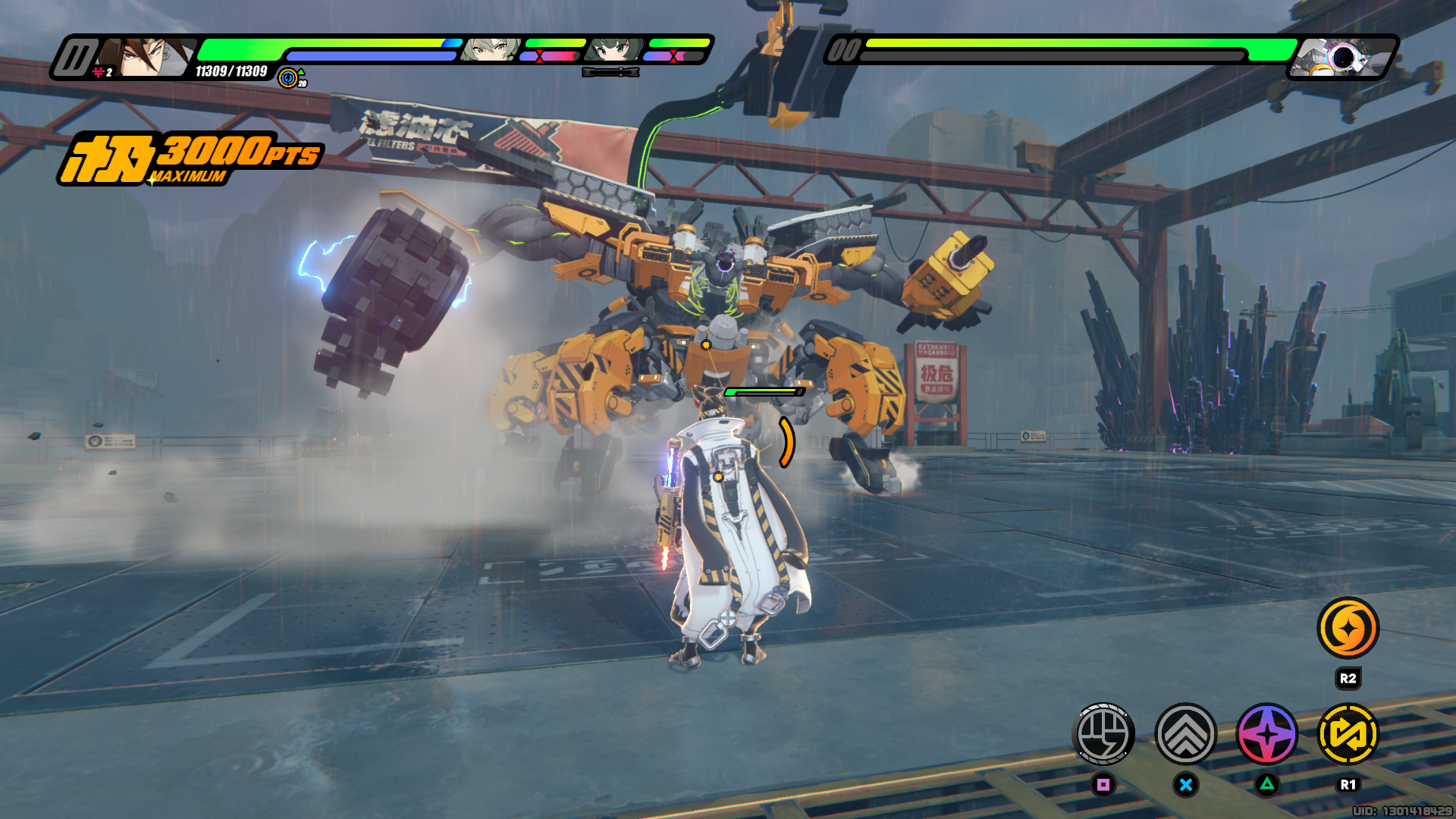This screenshot has height=819, width=1456.
Task: Trigger the yellow swap-character button
Action: (1348, 734)
